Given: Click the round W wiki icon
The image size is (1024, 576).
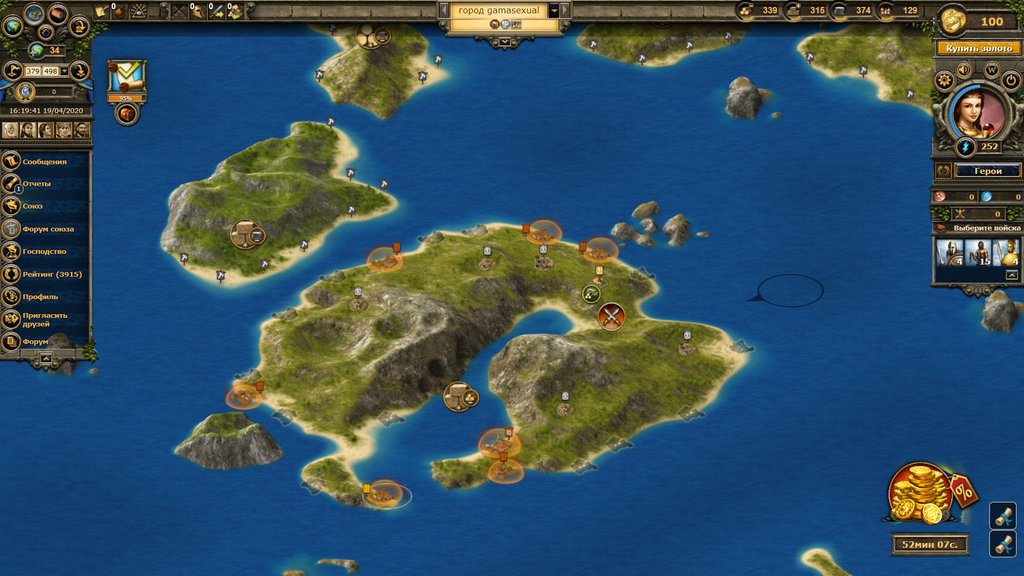Looking at the screenshot, I should (x=992, y=70).
